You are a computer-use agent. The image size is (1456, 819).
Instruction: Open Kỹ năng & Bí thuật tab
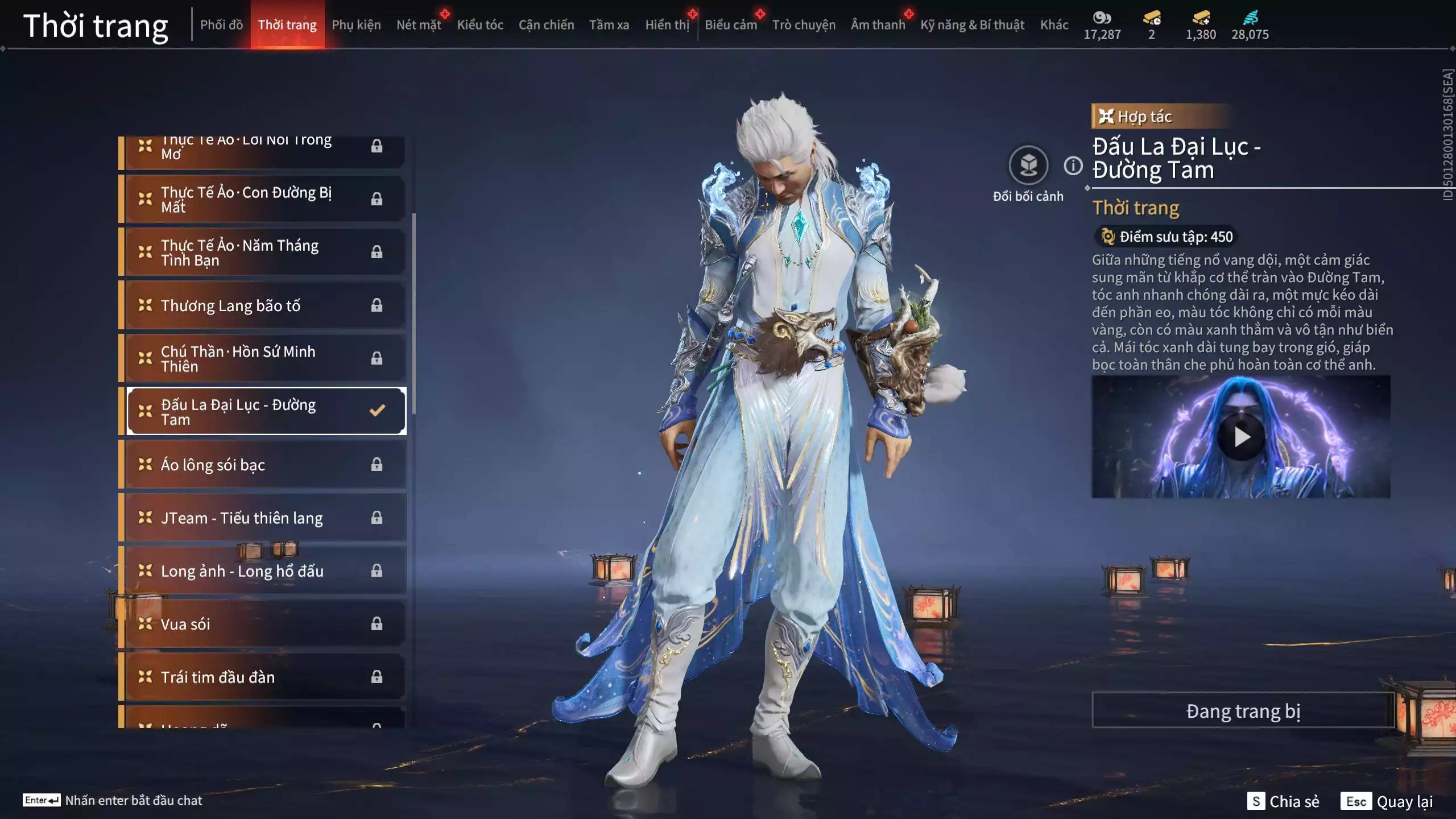972,25
